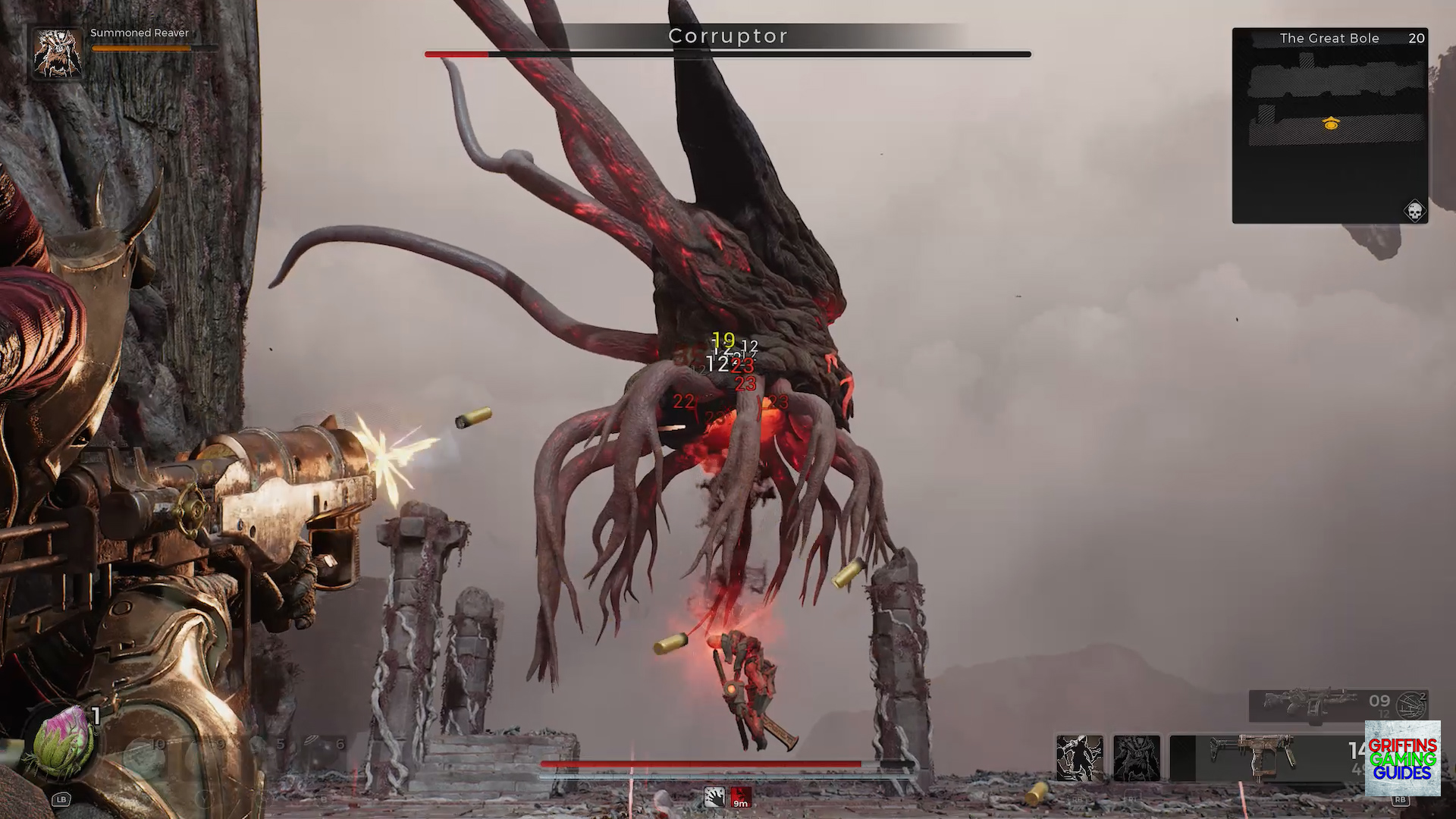The image size is (1456, 819).
Task: Select the Corruptor boss title banner
Action: tap(727, 36)
